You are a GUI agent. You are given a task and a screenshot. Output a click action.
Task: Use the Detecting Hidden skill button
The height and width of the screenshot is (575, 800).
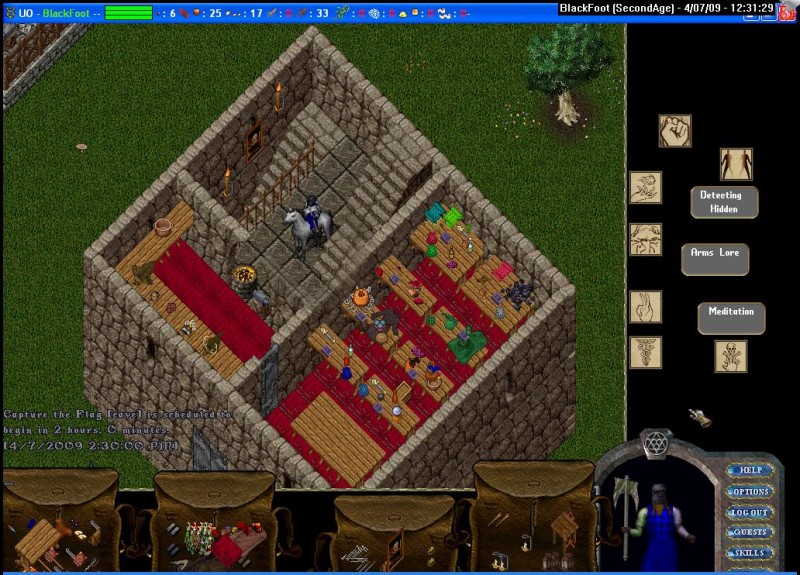724,202
